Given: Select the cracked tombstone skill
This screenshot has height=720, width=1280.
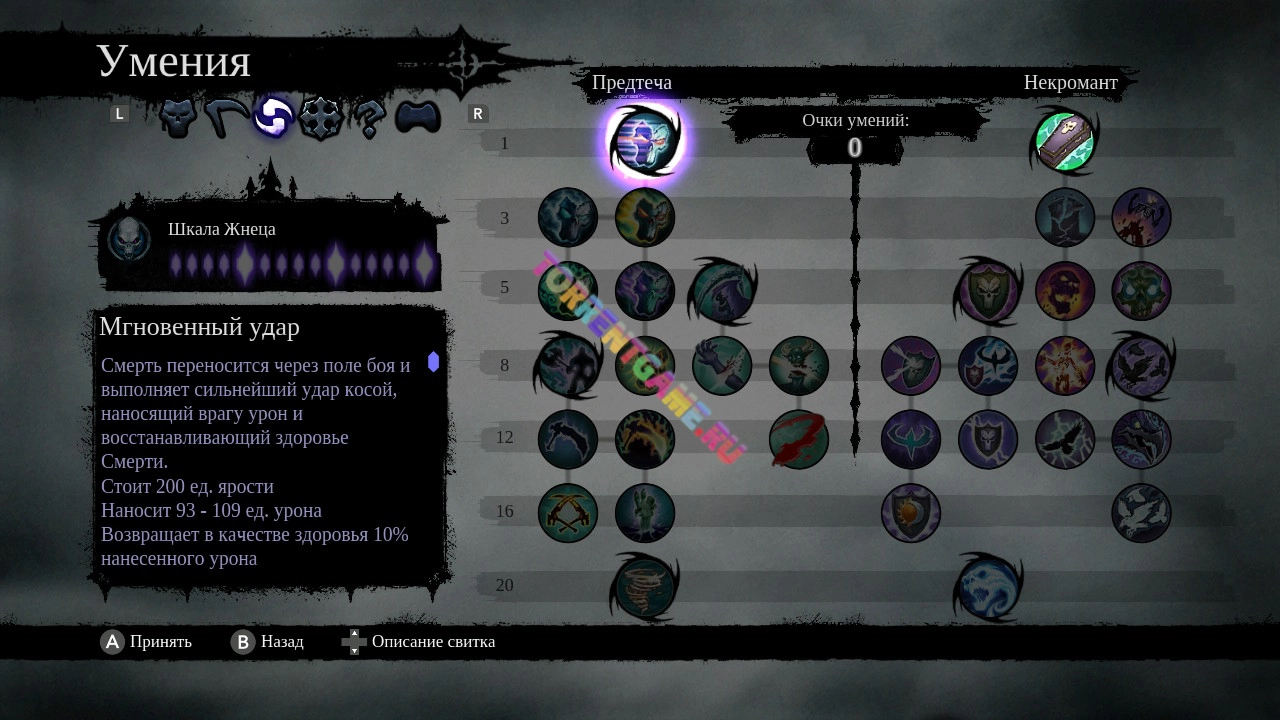Looking at the screenshot, I should coord(1065,217).
